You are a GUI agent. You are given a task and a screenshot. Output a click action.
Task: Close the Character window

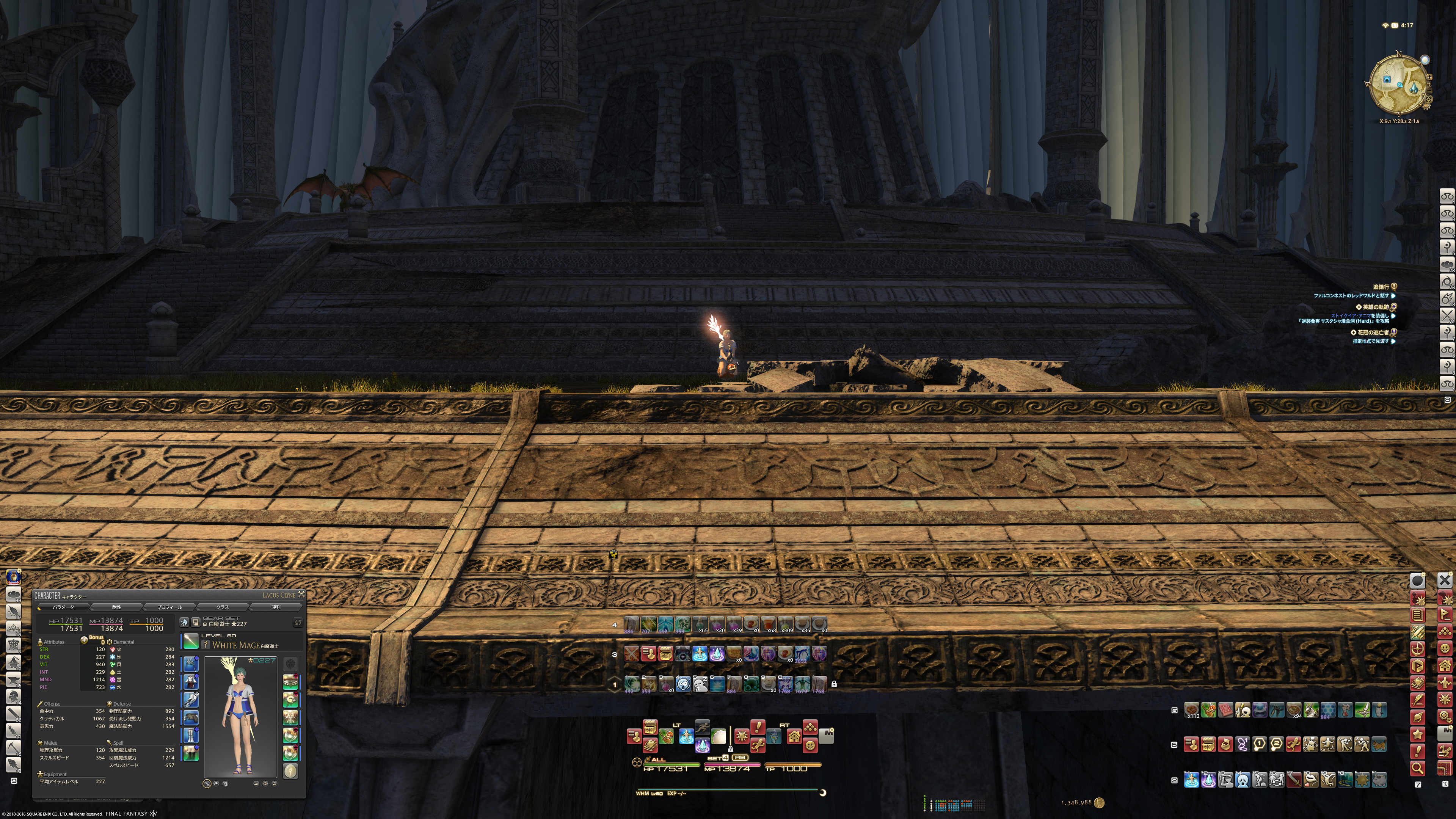pyautogui.click(x=301, y=594)
